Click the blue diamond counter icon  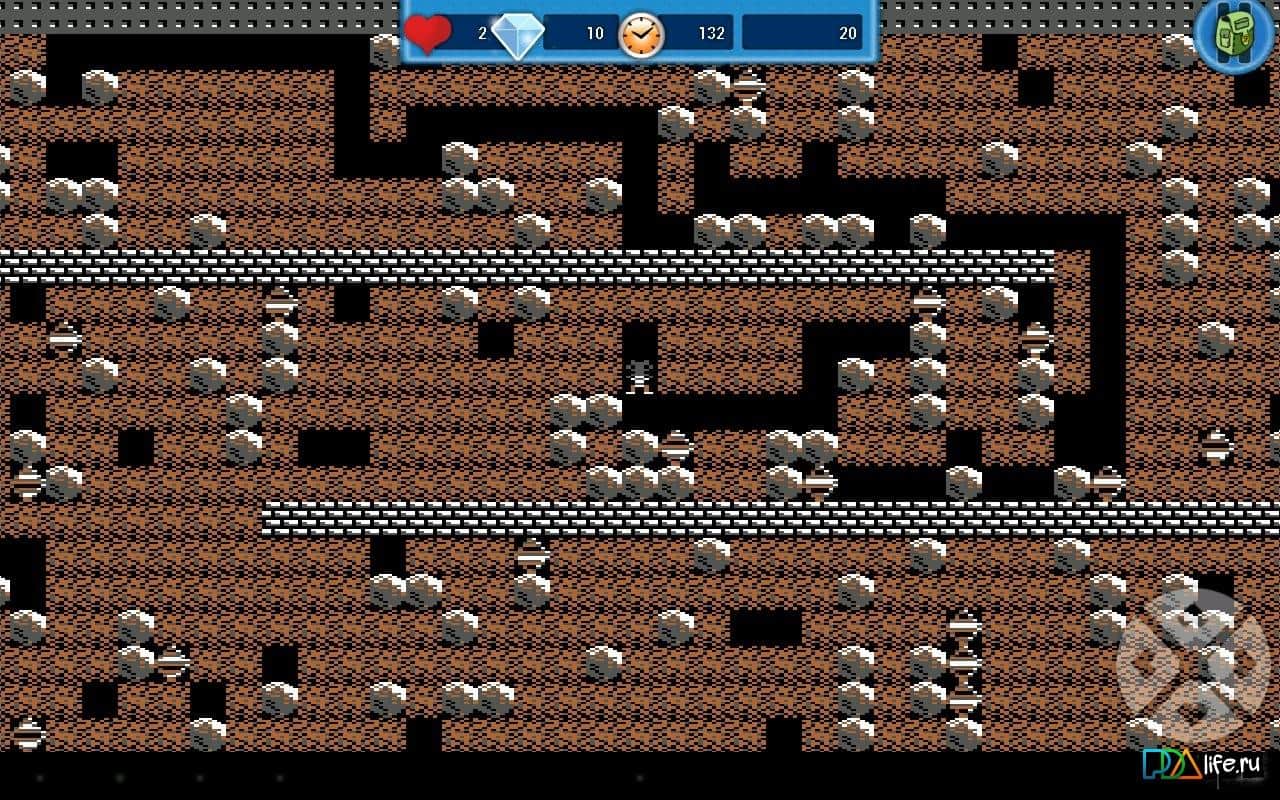pos(519,32)
